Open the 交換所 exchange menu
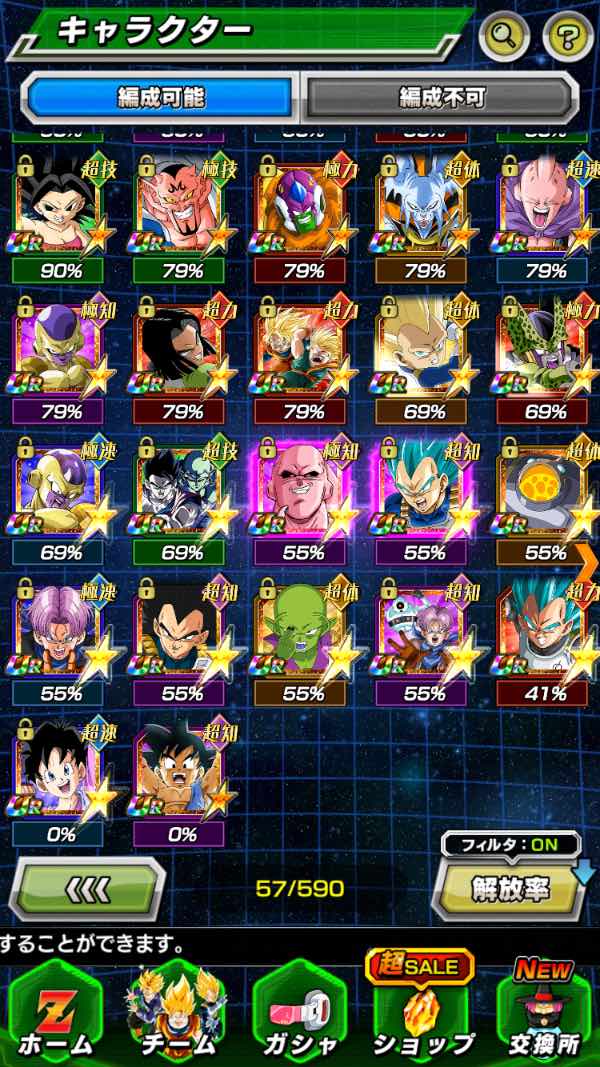The height and width of the screenshot is (1067, 600). coord(545,1010)
